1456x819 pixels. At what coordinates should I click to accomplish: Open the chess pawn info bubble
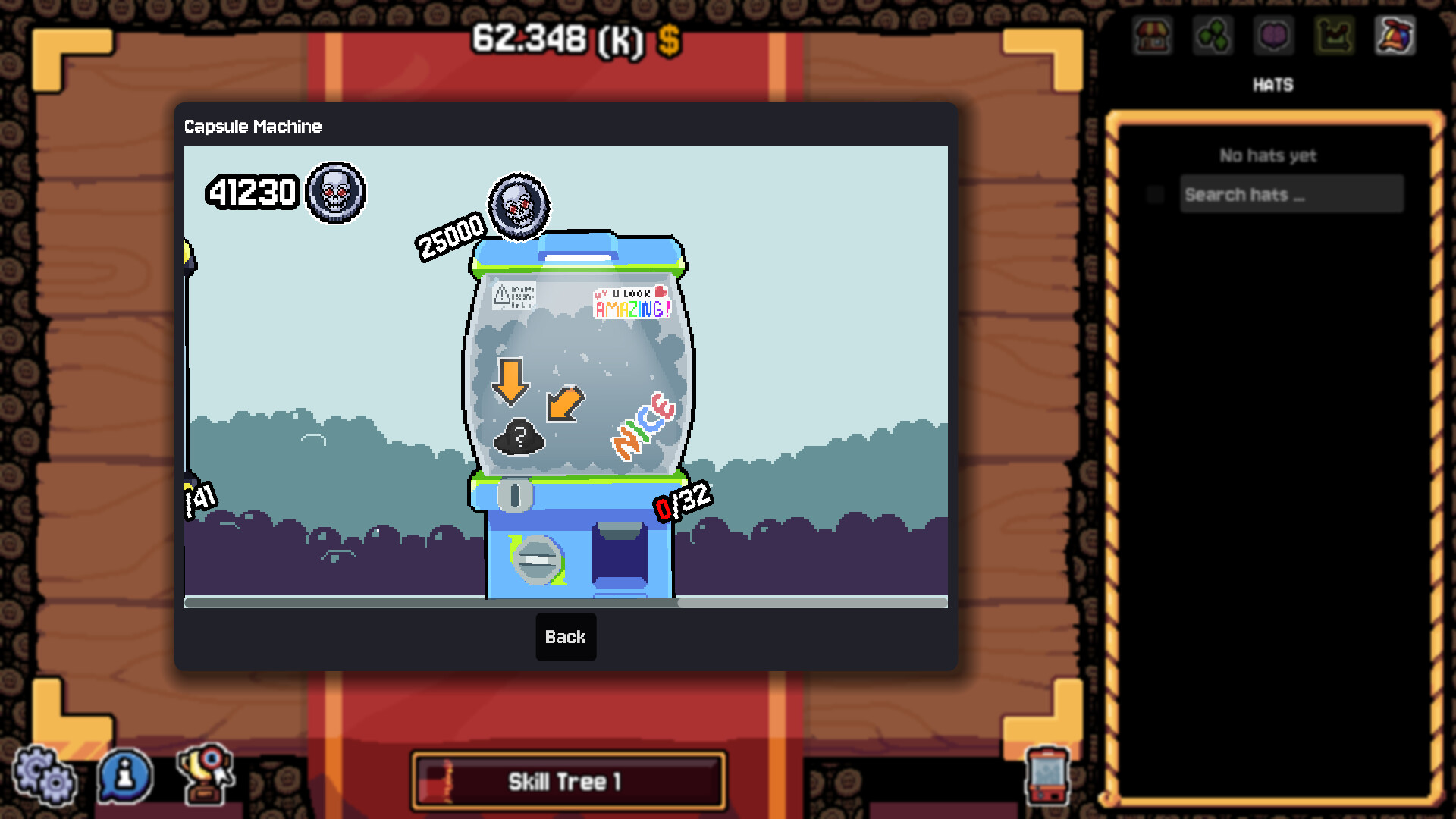pyautogui.click(x=125, y=775)
